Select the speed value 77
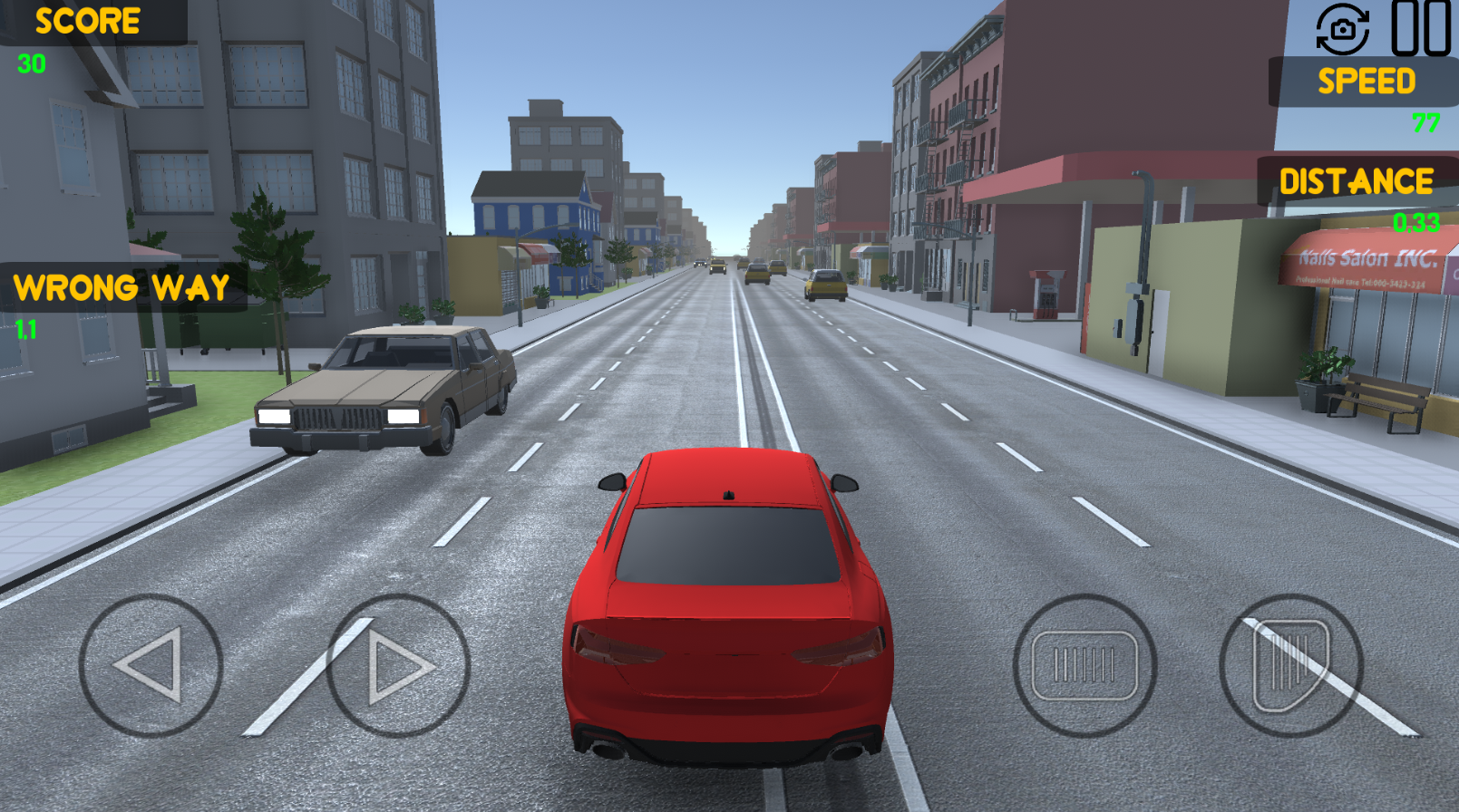Viewport: 1459px width, 812px height. [x=1427, y=122]
